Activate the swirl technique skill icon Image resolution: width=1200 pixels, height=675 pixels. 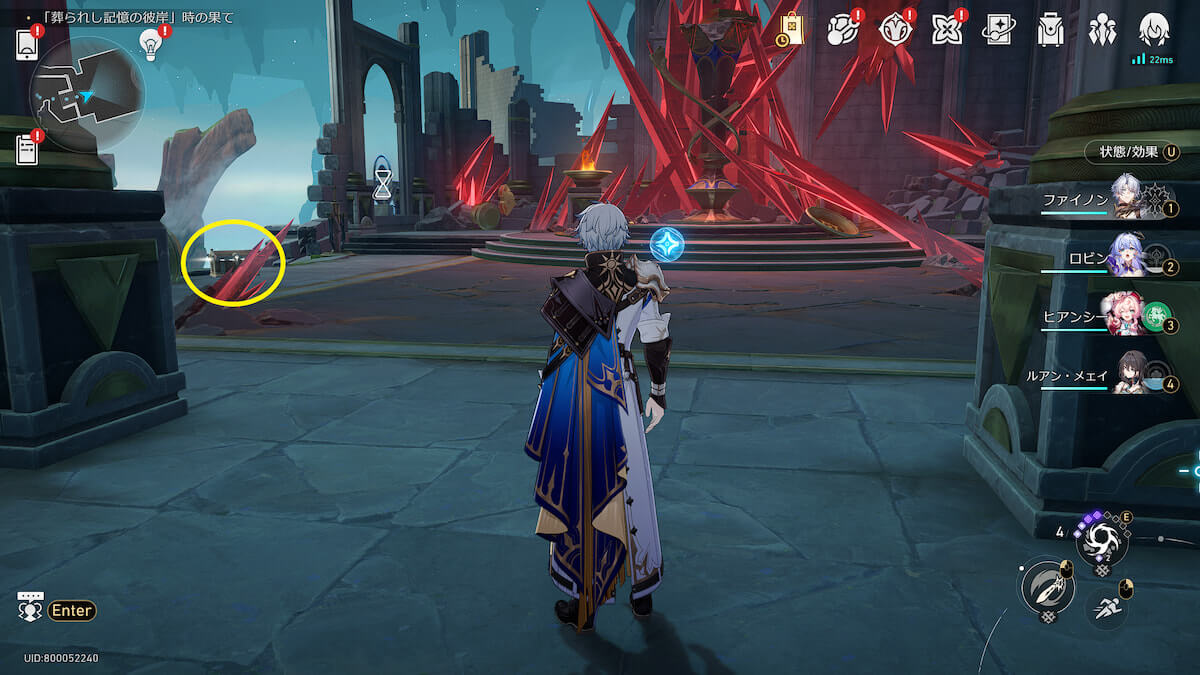[x=1101, y=542]
